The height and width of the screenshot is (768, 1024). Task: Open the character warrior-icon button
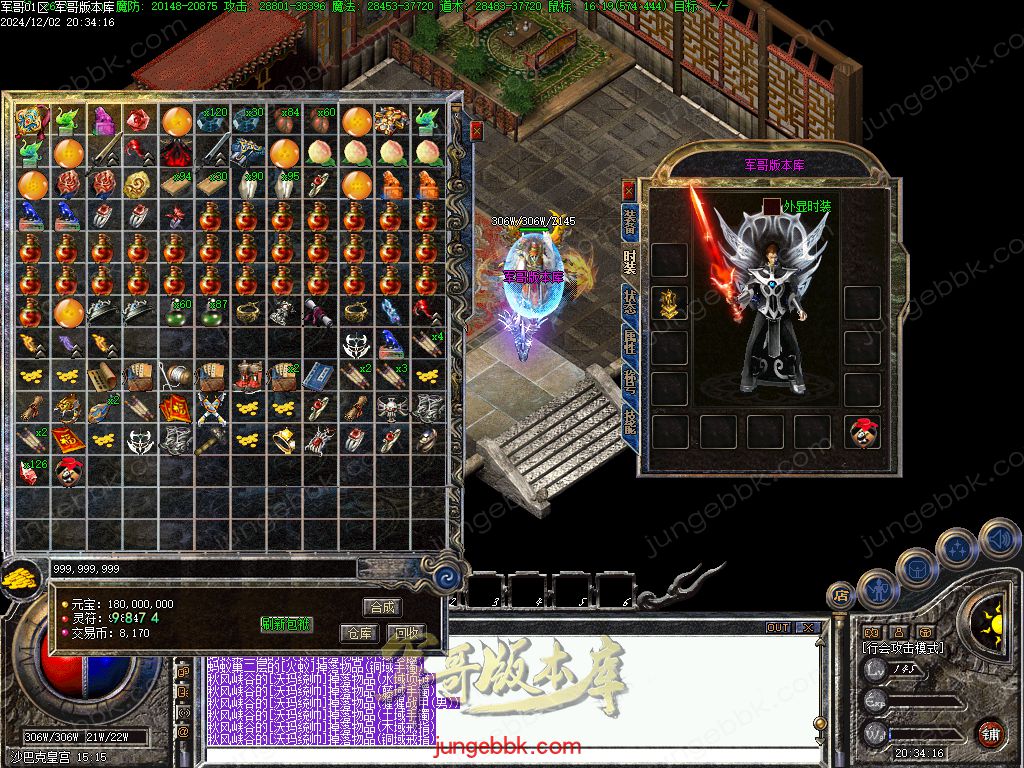(x=876, y=587)
